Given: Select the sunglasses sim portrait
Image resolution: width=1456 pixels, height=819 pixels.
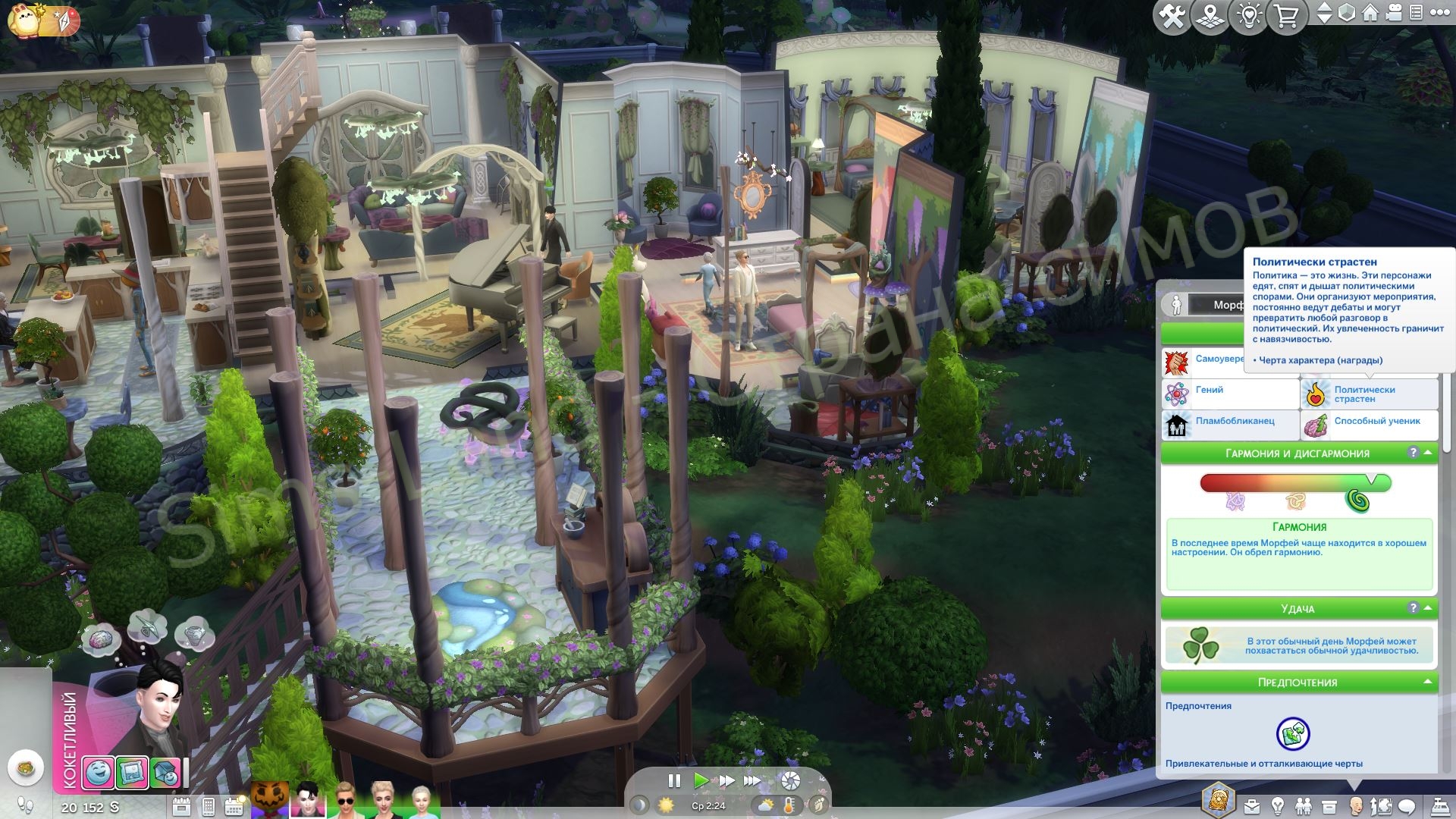Looking at the screenshot, I should 345,800.
